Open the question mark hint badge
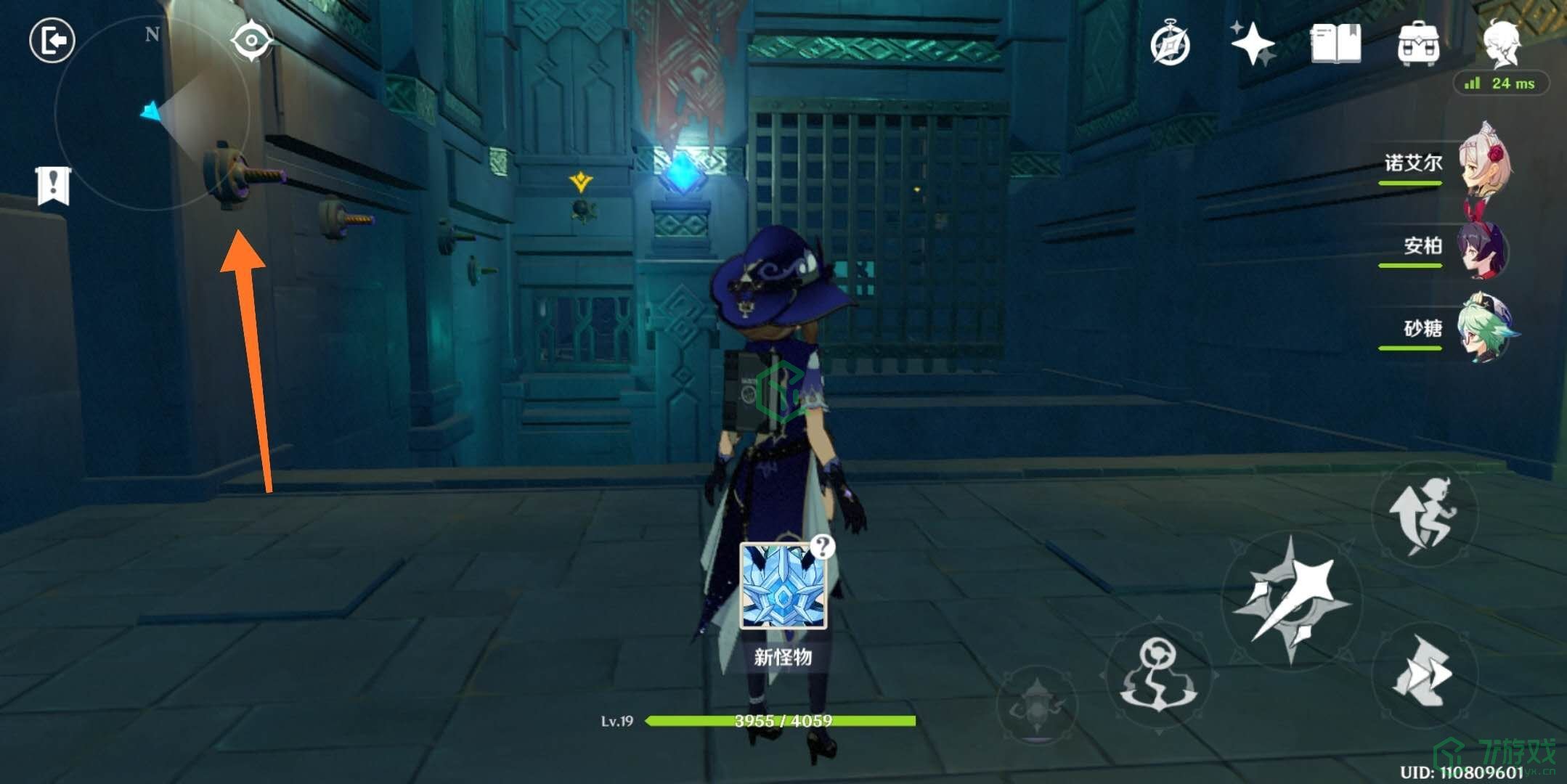1567x784 pixels. [x=822, y=546]
